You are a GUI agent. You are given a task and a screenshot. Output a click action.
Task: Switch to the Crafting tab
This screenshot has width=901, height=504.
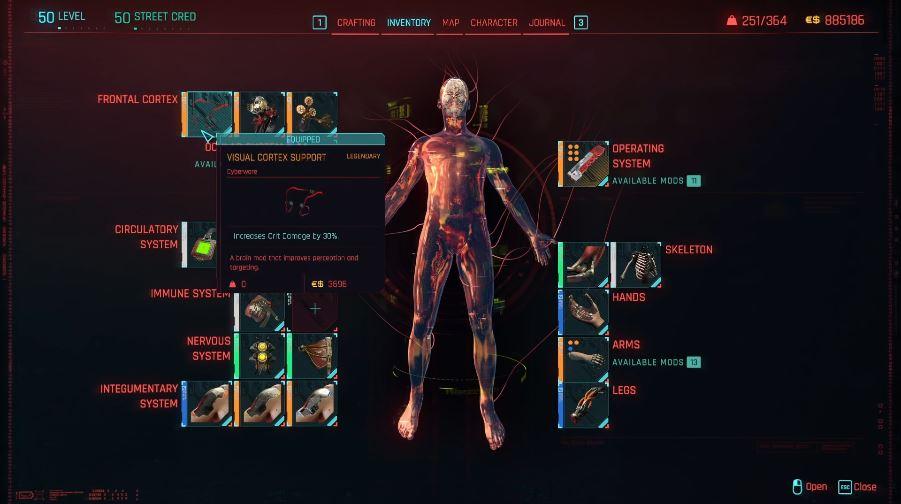coord(355,22)
